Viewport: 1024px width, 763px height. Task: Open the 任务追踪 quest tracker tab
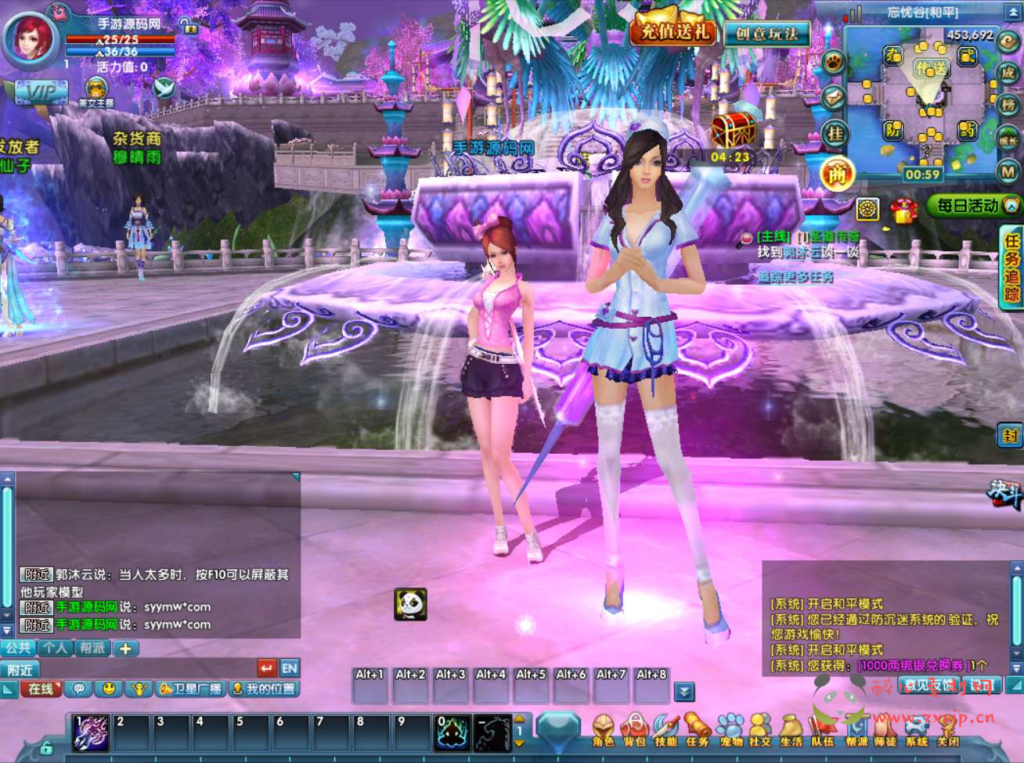coord(1011,267)
